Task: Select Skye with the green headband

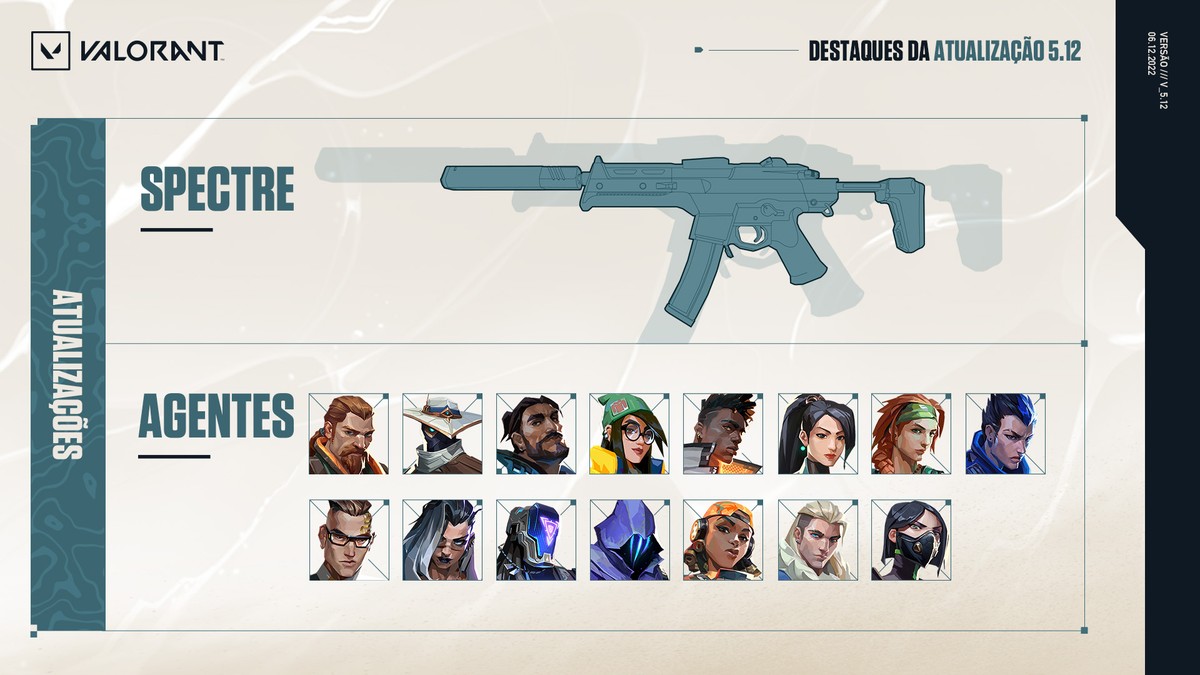Action: (x=911, y=433)
